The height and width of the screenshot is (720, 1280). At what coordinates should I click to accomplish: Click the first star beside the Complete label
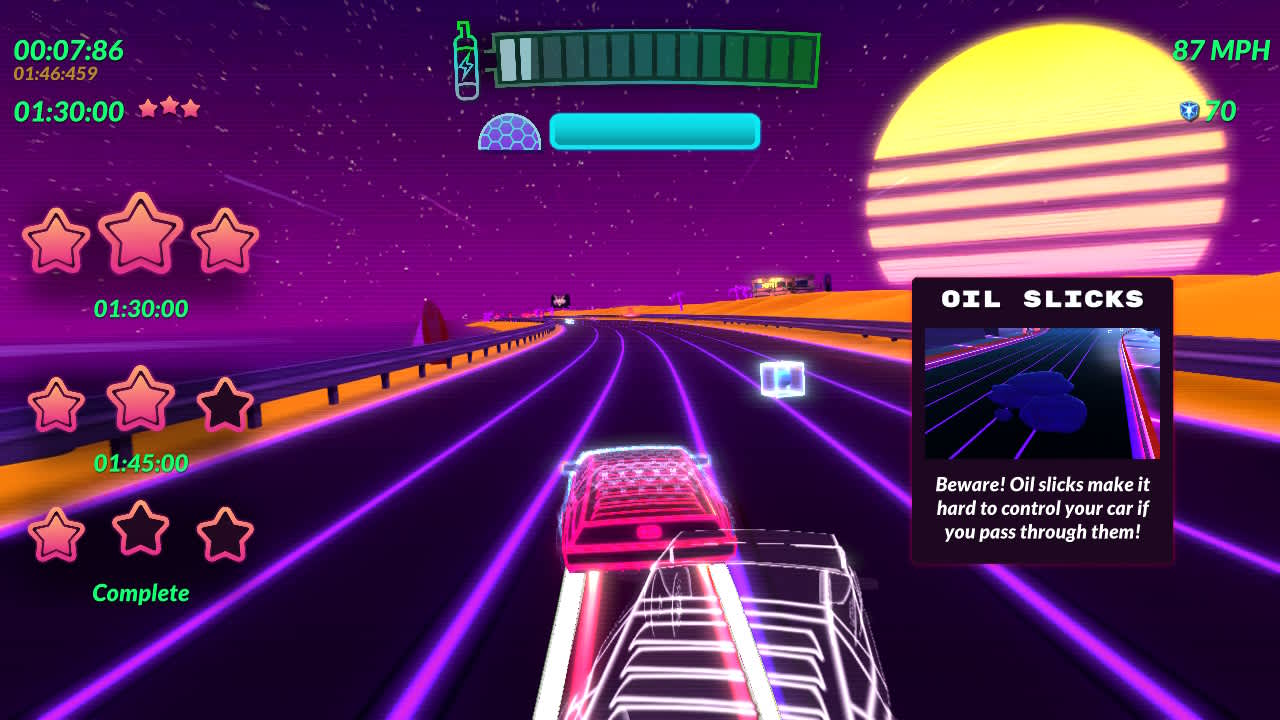pos(57,536)
